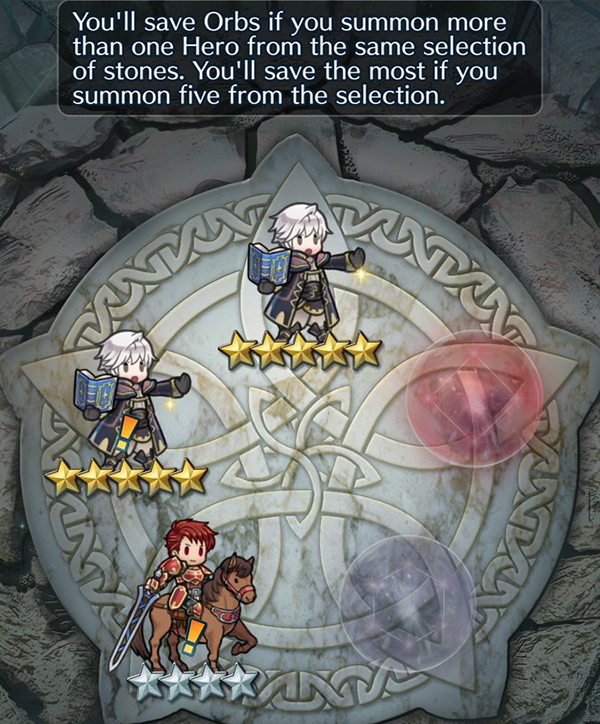Choose the colorless gray summoning orb
The height and width of the screenshot is (724, 600).
click(x=406, y=597)
